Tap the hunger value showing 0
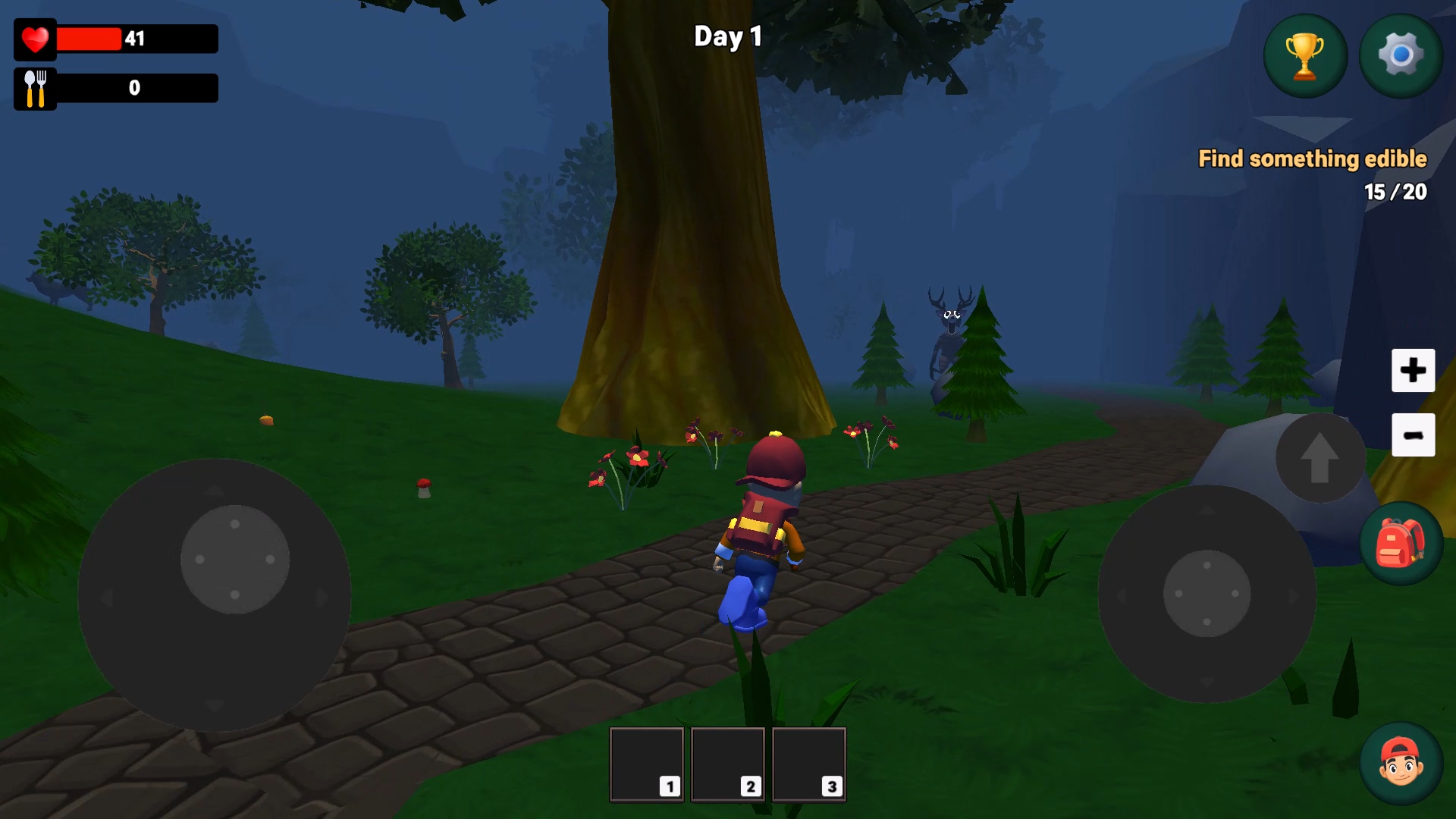Viewport: 1456px width, 819px height. coord(133,87)
